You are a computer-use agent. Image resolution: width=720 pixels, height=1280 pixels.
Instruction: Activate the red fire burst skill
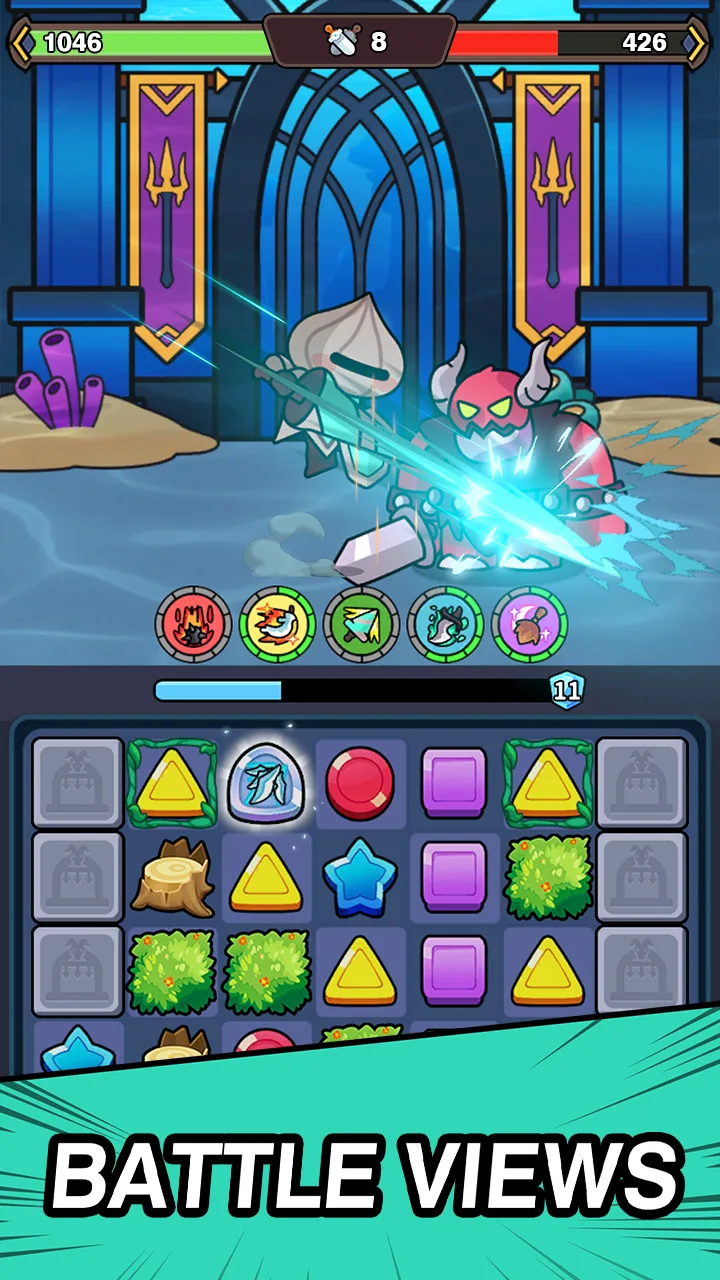point(193,624)
